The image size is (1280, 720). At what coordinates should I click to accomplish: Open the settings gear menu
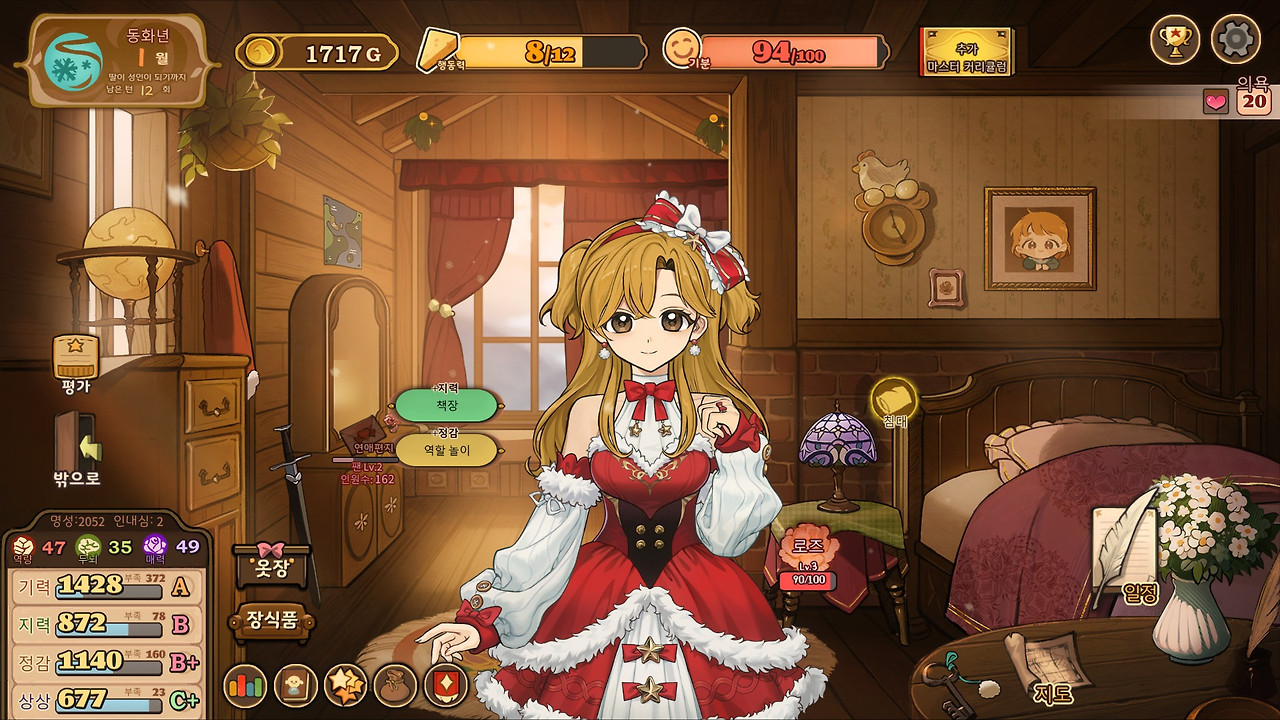pos(1235,40)
